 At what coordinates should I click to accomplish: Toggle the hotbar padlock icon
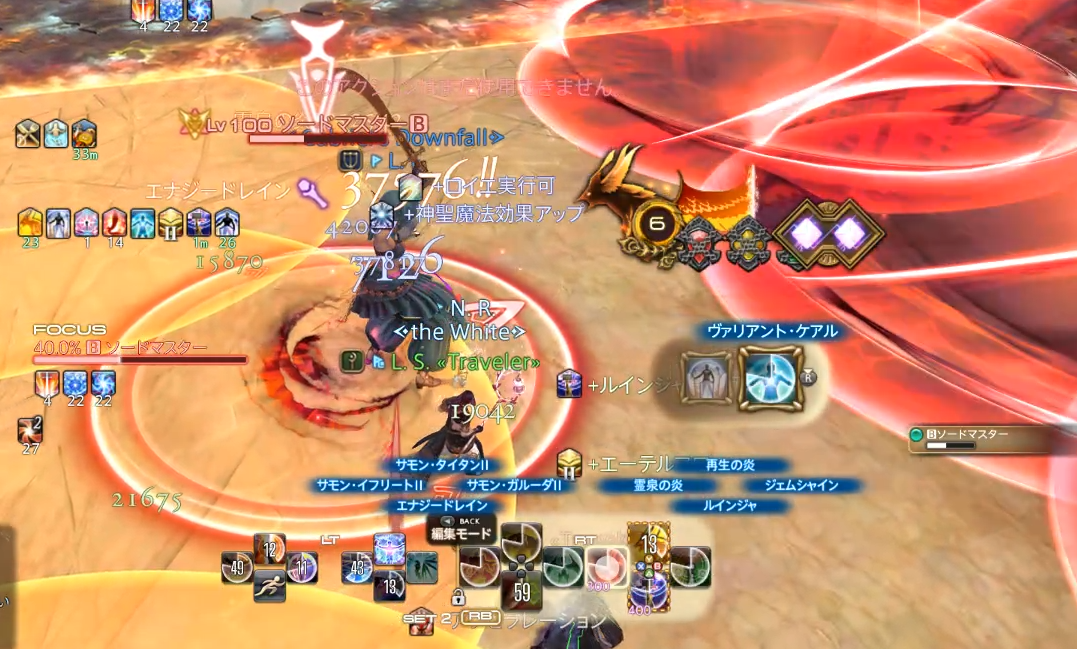pos(458,598)
